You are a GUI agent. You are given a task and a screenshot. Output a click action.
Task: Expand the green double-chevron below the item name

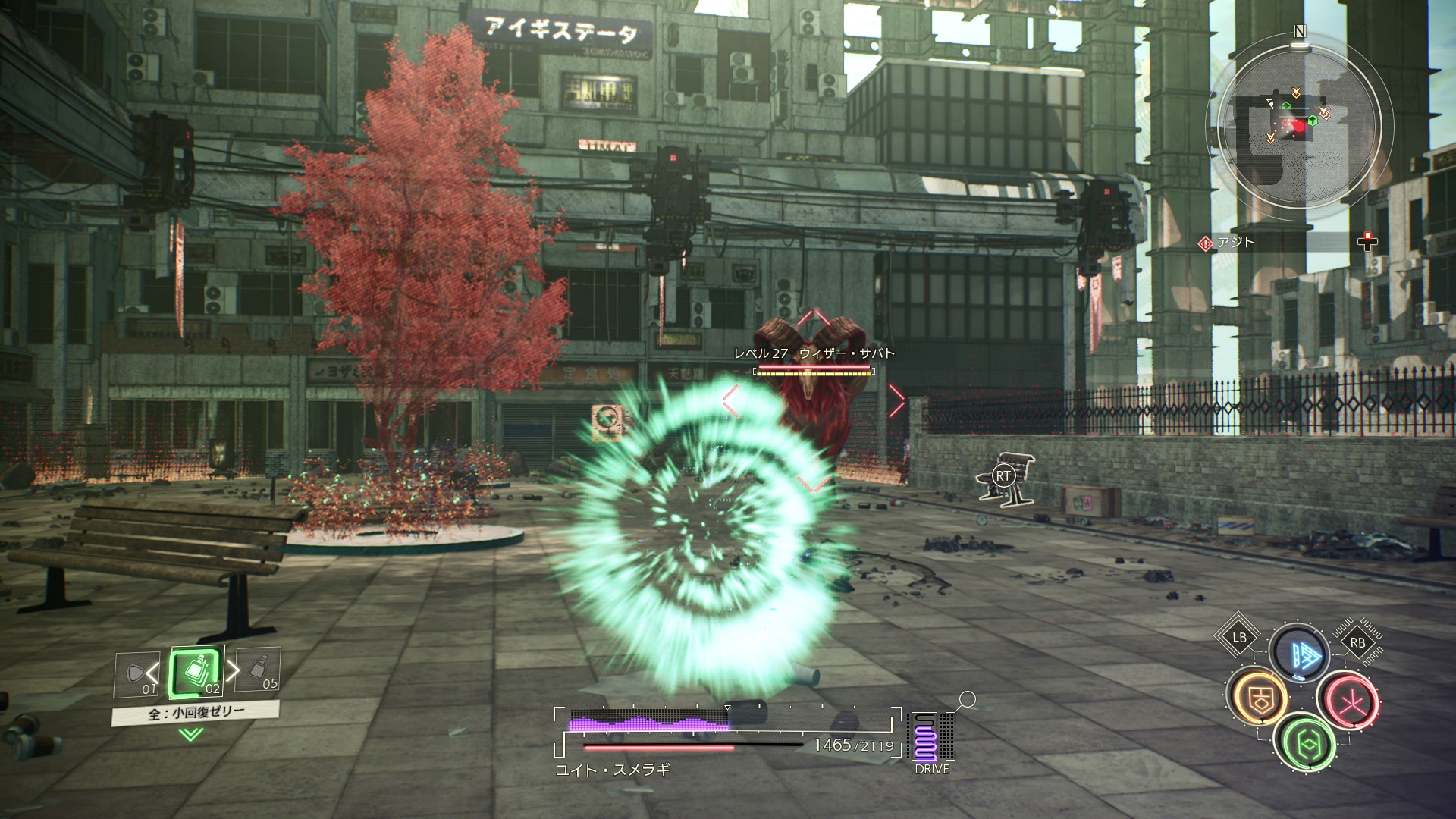coord(191,733)
